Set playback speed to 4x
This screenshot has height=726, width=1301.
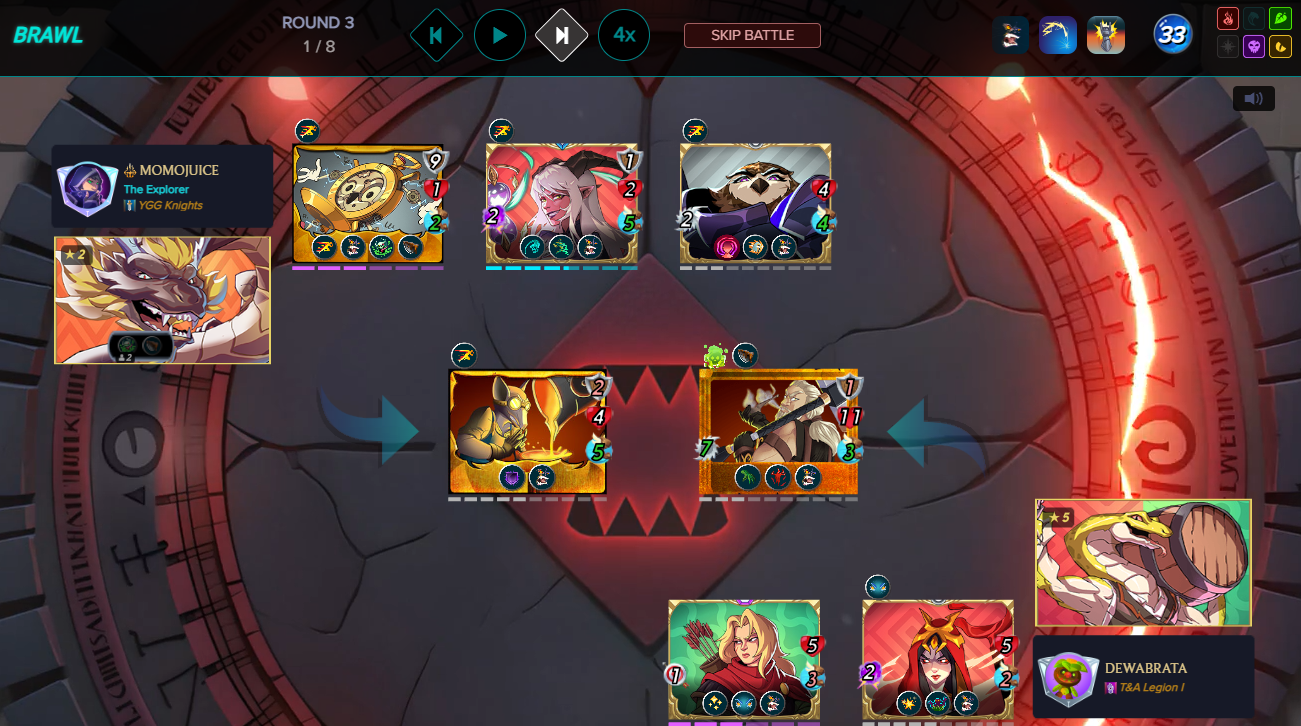(x=624, y=35)
